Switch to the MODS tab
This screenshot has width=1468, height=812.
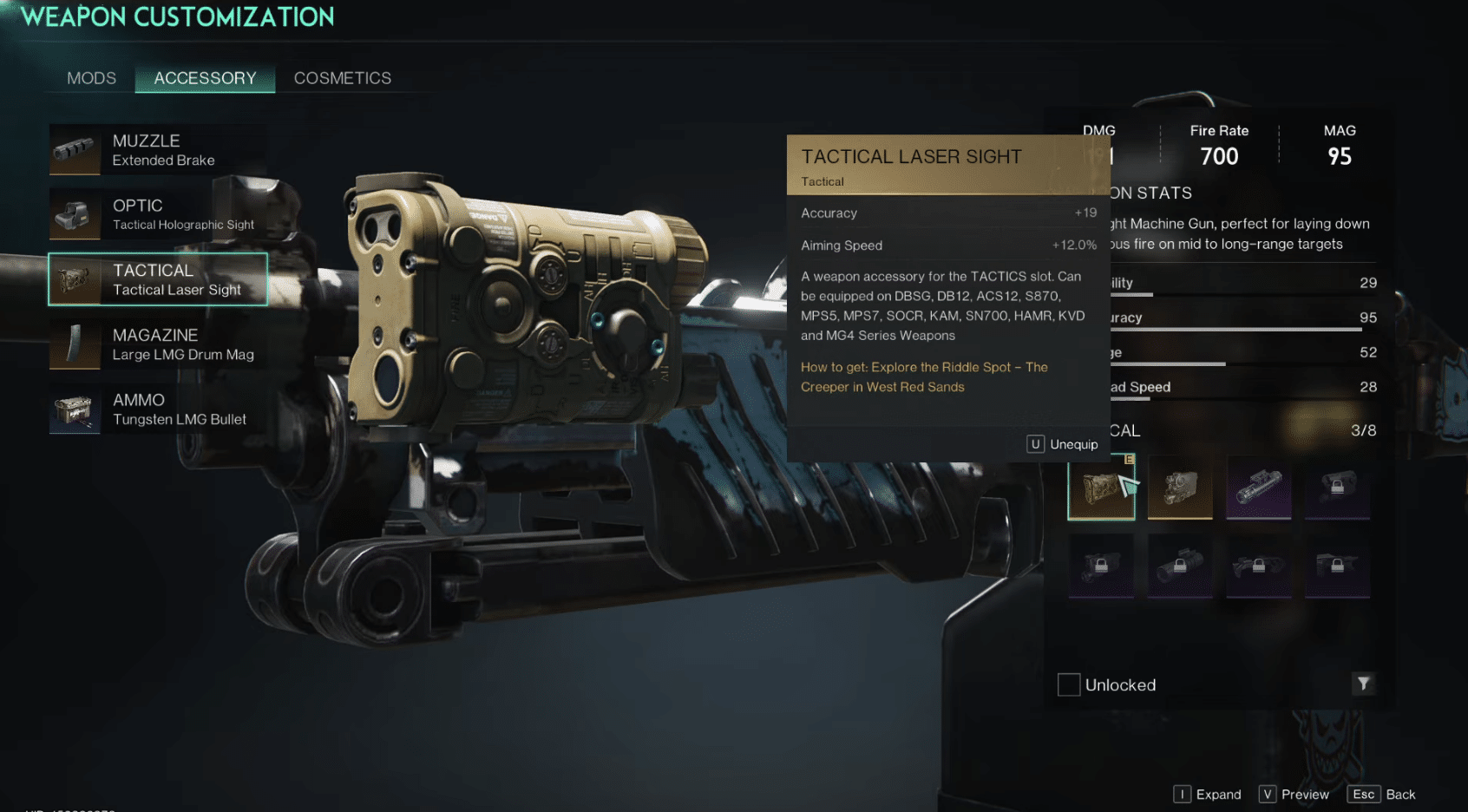(x=90, y=78)
